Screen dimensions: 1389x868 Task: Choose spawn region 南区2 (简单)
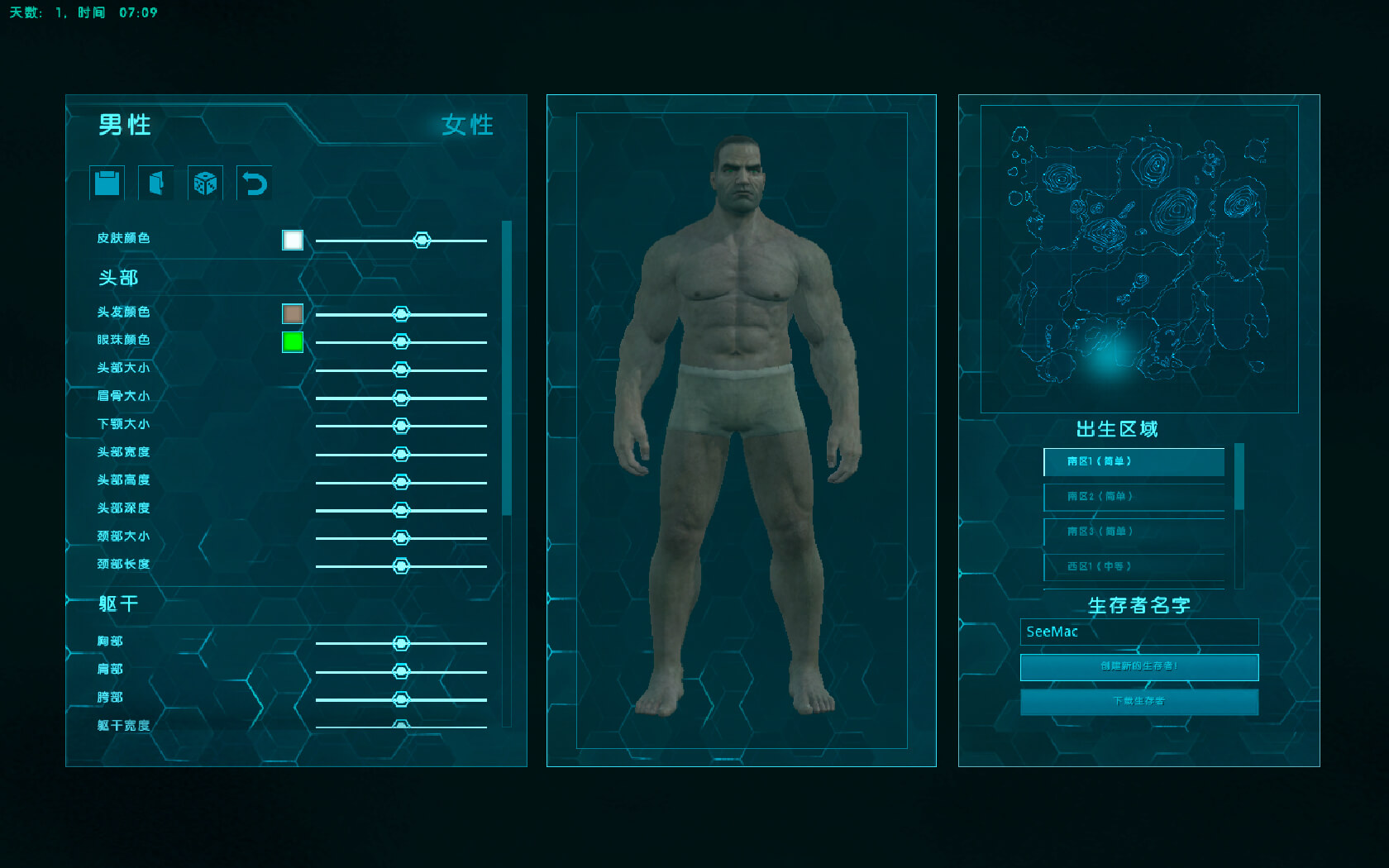(1134, 497)
